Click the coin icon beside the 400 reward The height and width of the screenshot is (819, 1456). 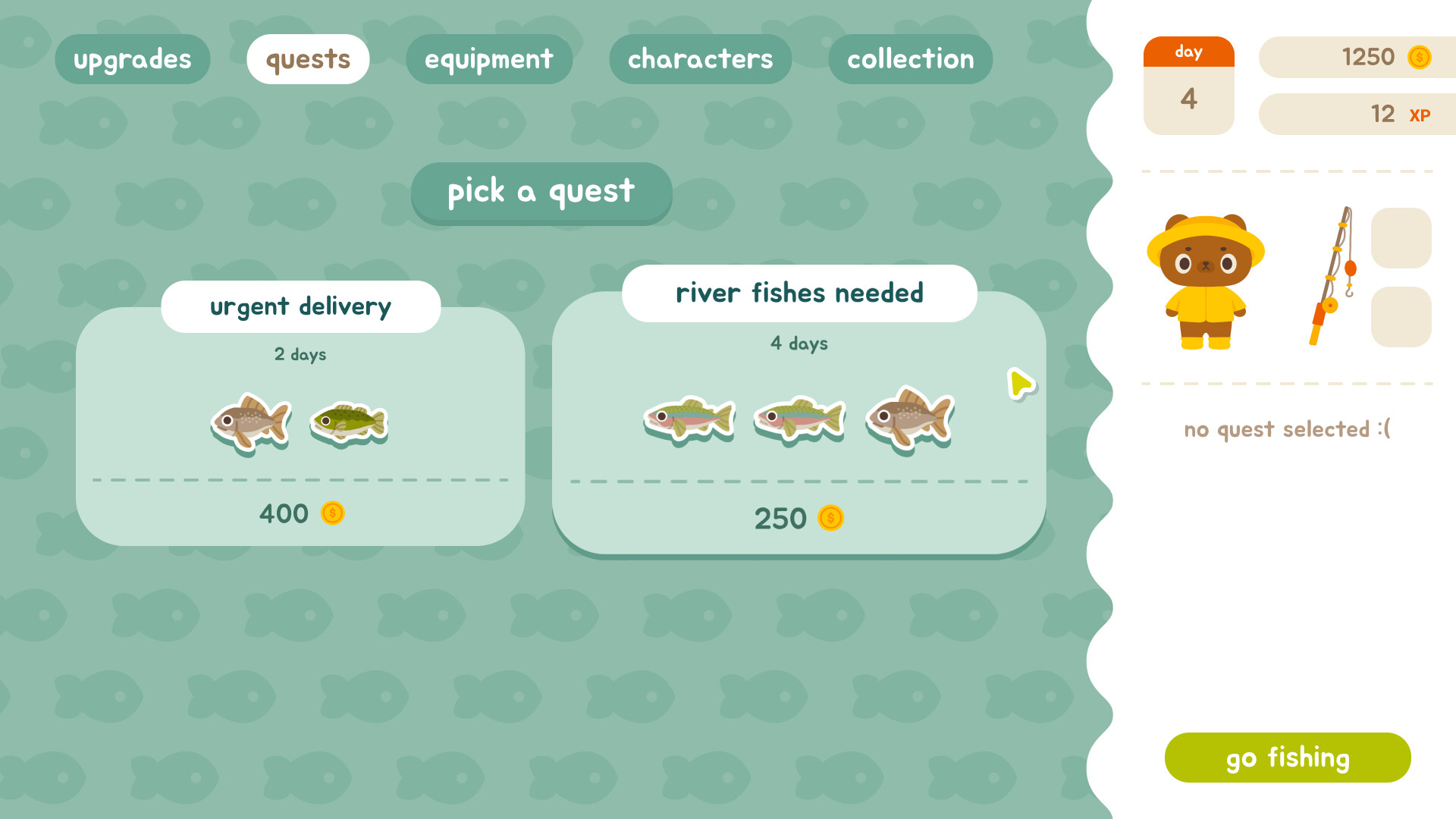(x=332, y=513)
